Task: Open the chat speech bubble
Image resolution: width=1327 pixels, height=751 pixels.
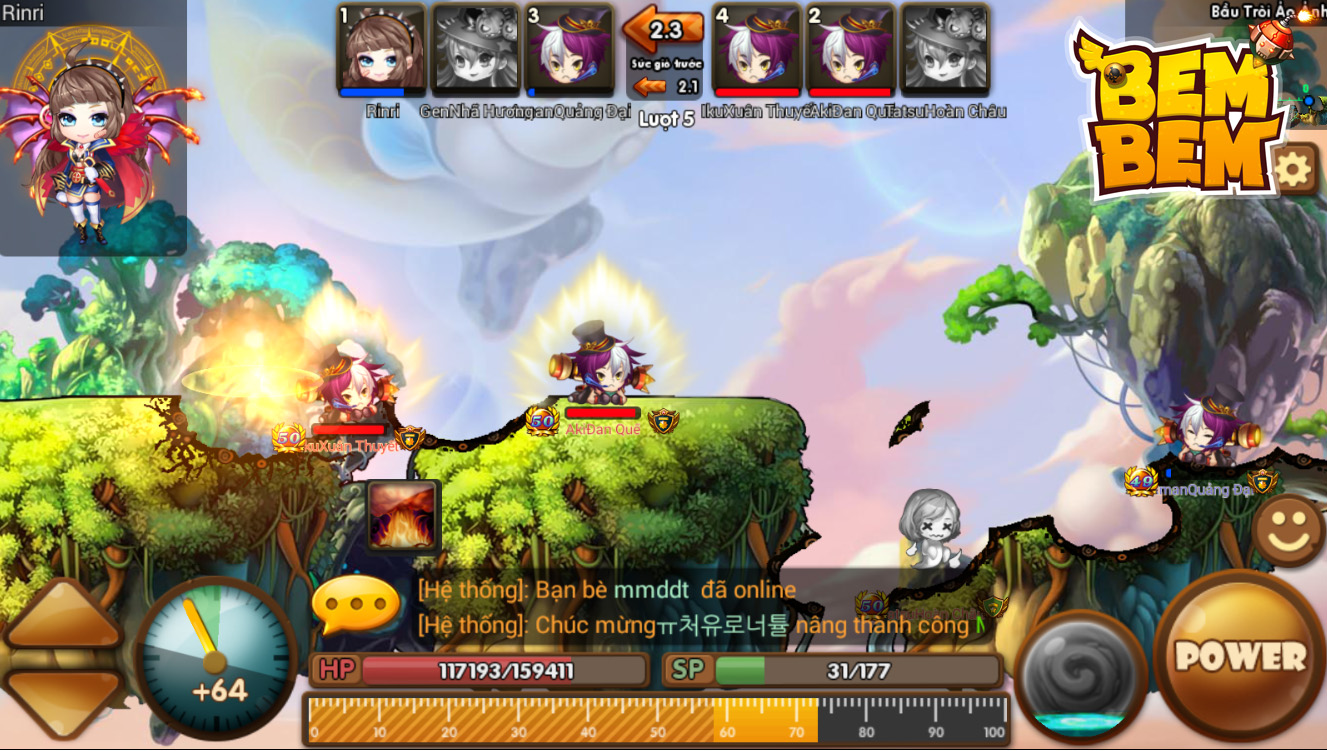Action: [x=356, y=605]
